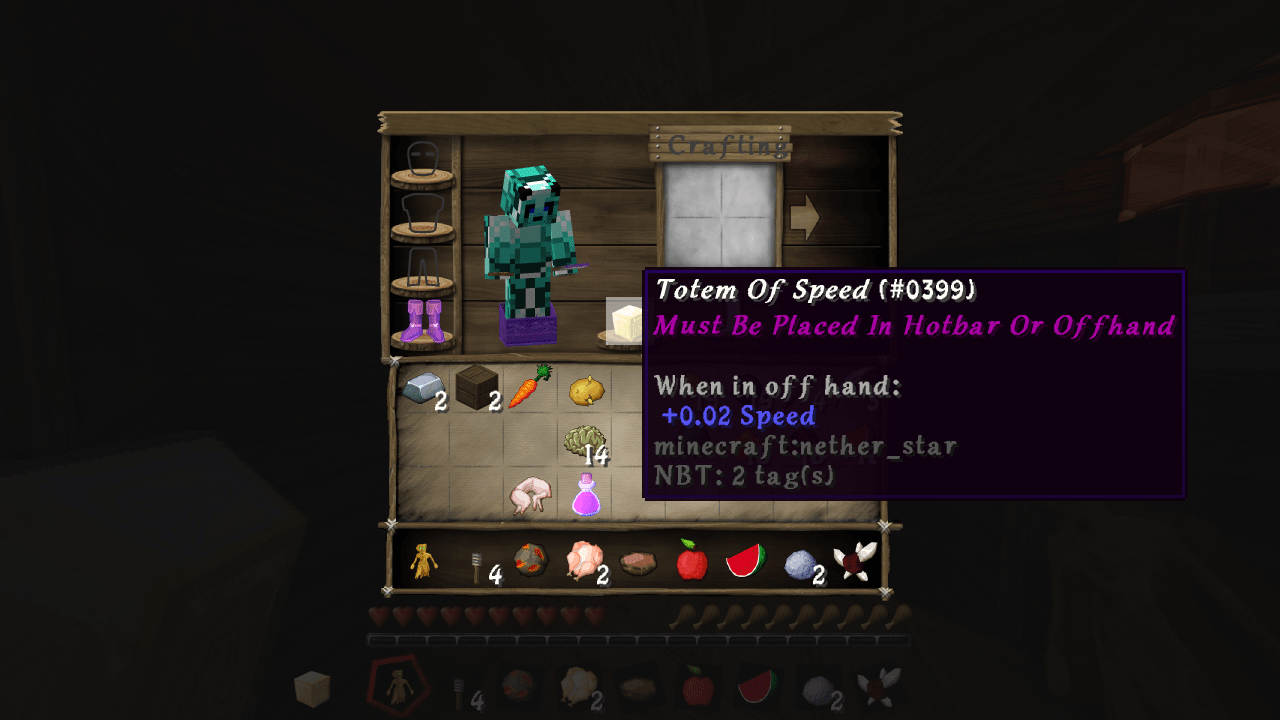Screen dimensions: 1280x720
Task: Select the empty helmet armor slot
Action: (x=422, y=159)
